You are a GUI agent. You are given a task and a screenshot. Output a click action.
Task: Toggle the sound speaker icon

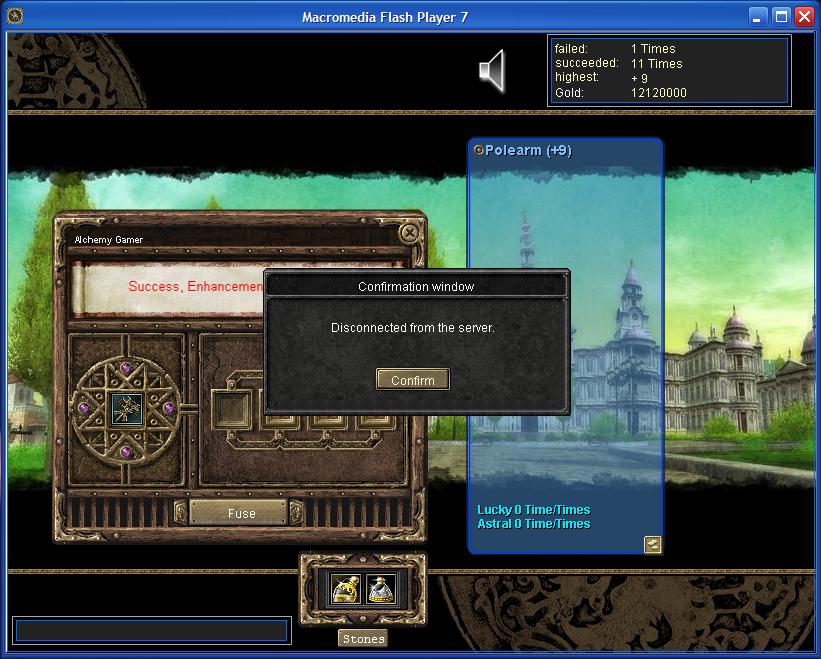click(x=492, y=71)
